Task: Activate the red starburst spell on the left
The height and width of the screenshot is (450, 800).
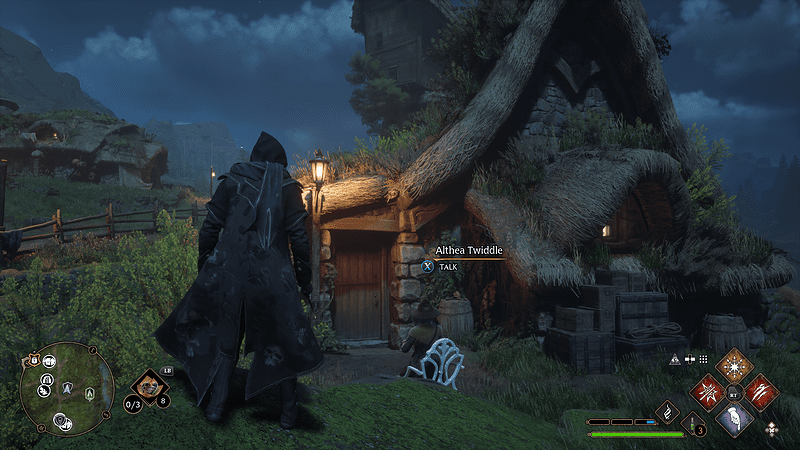Action: click(x=708, y=392)
